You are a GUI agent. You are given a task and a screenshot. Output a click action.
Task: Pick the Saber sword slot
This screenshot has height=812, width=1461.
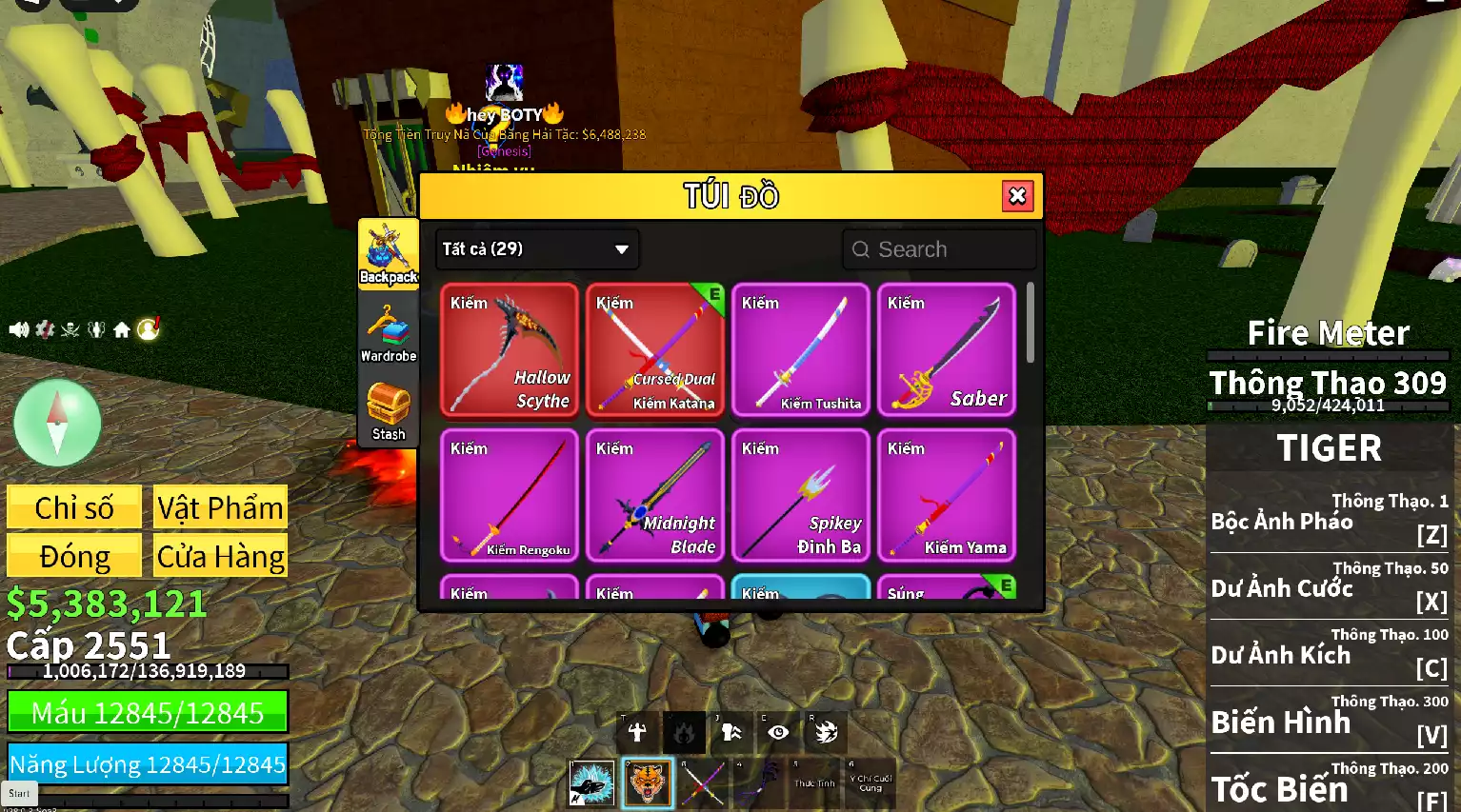(947, 350)
